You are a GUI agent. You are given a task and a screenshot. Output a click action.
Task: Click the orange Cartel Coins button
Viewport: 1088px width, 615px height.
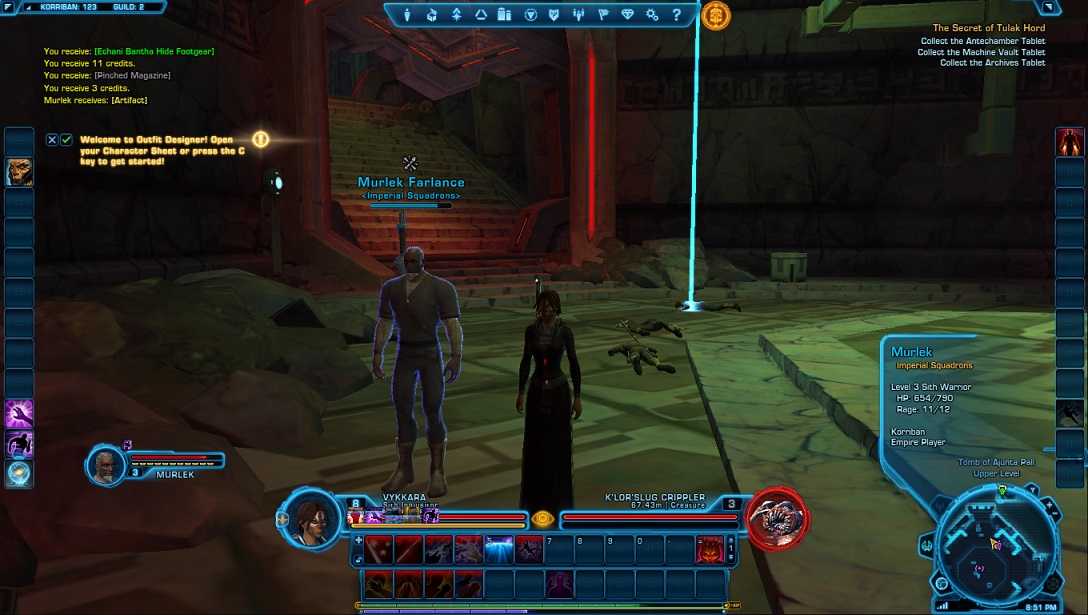click(x=715, y=16)
